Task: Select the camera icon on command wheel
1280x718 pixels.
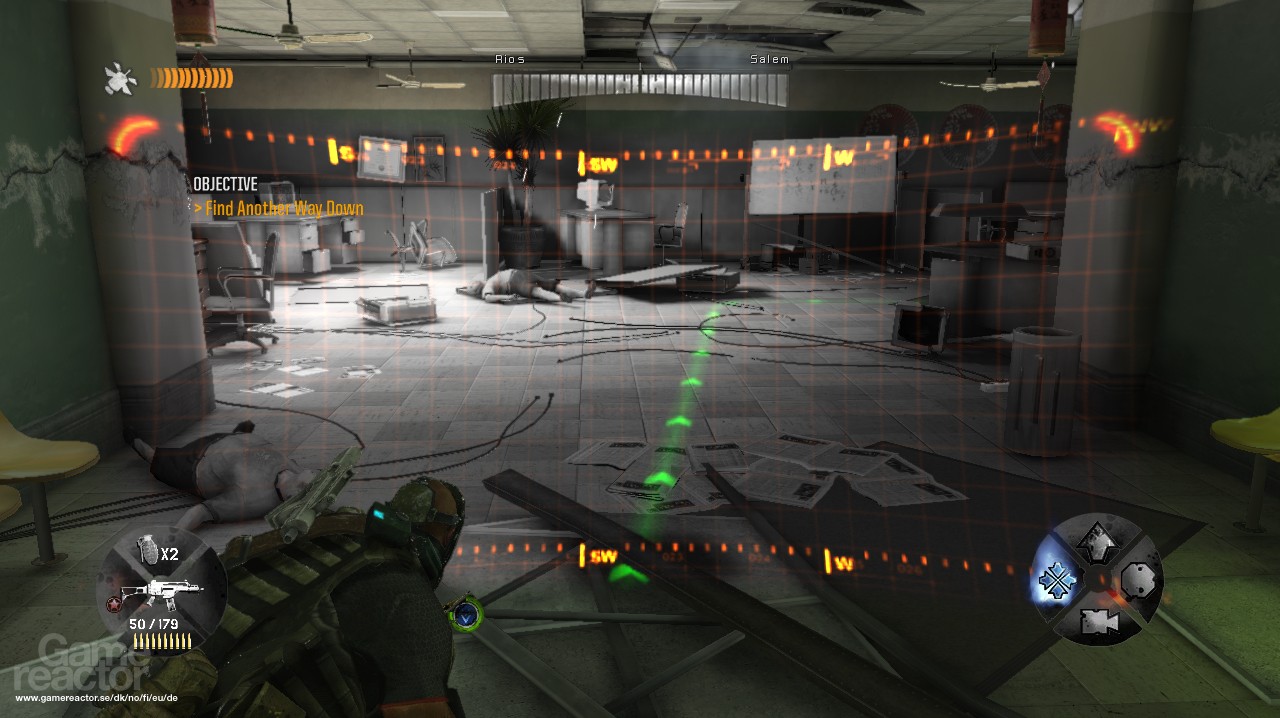Action: pyautogui.click(x=1097, y=622)
